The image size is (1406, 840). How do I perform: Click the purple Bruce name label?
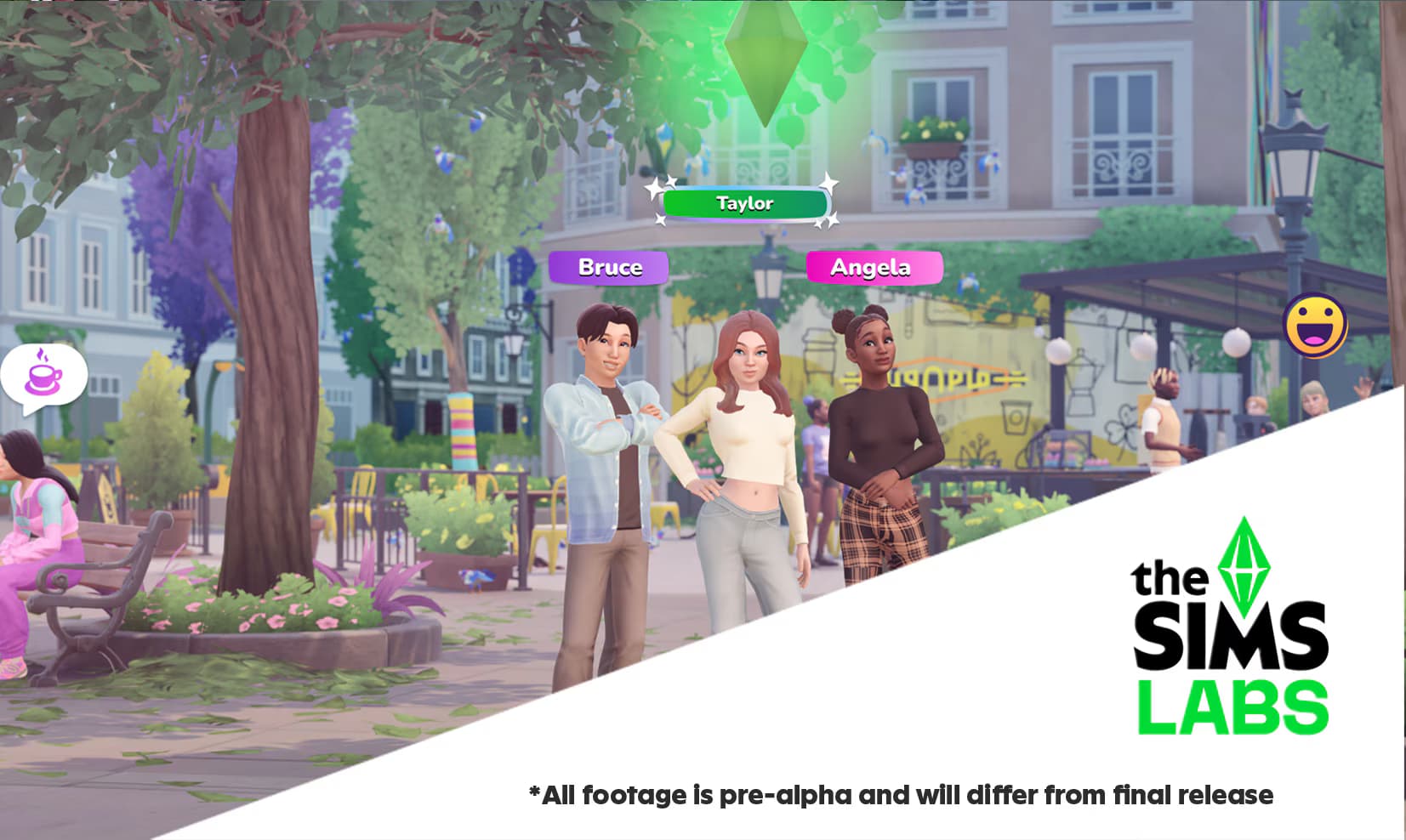[609, 268]
